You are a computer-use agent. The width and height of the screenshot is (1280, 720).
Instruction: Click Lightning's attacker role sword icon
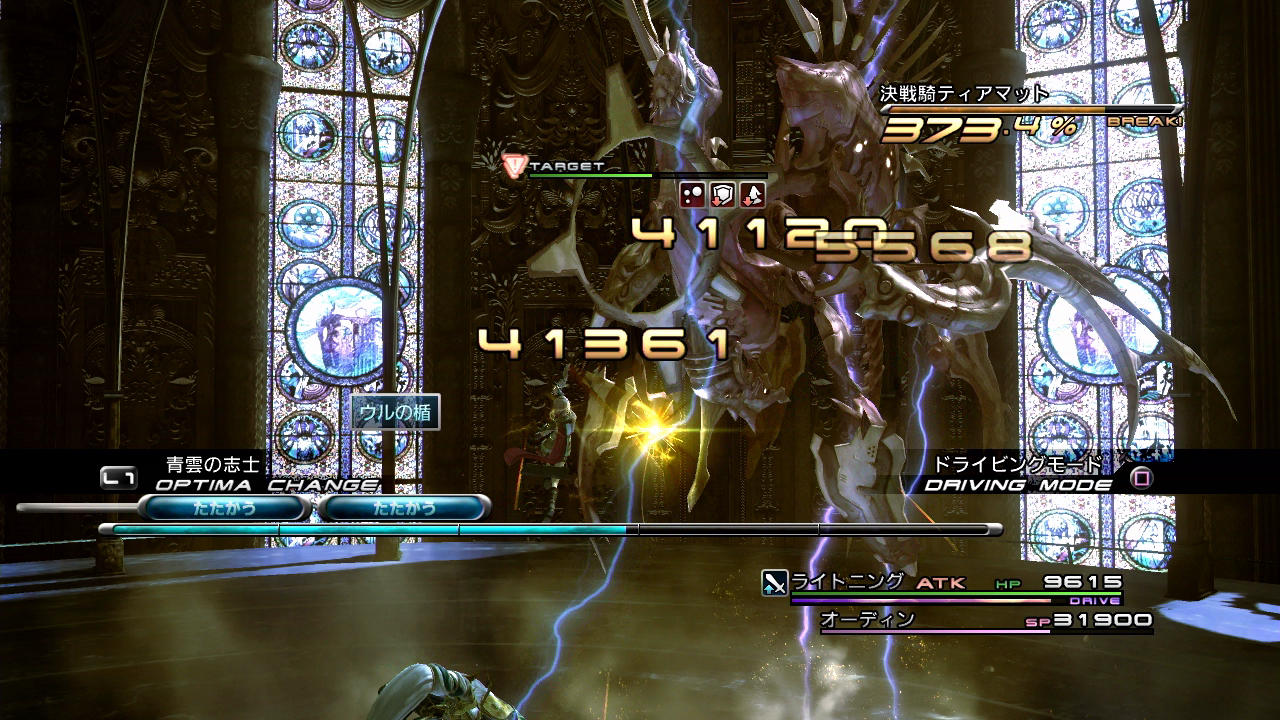pyautogui.click(x=775, y=582)
